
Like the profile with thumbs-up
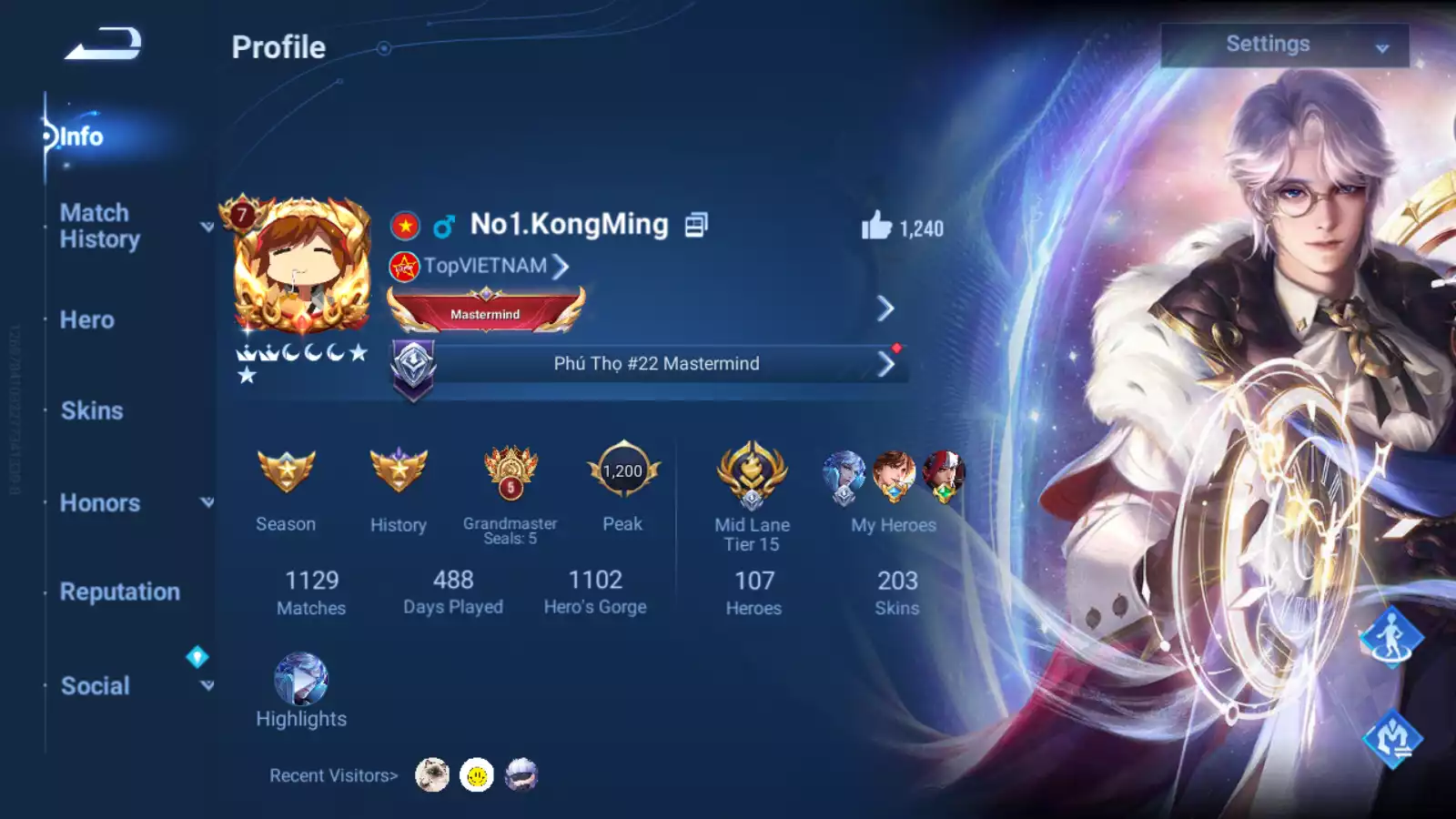point(877,226)
